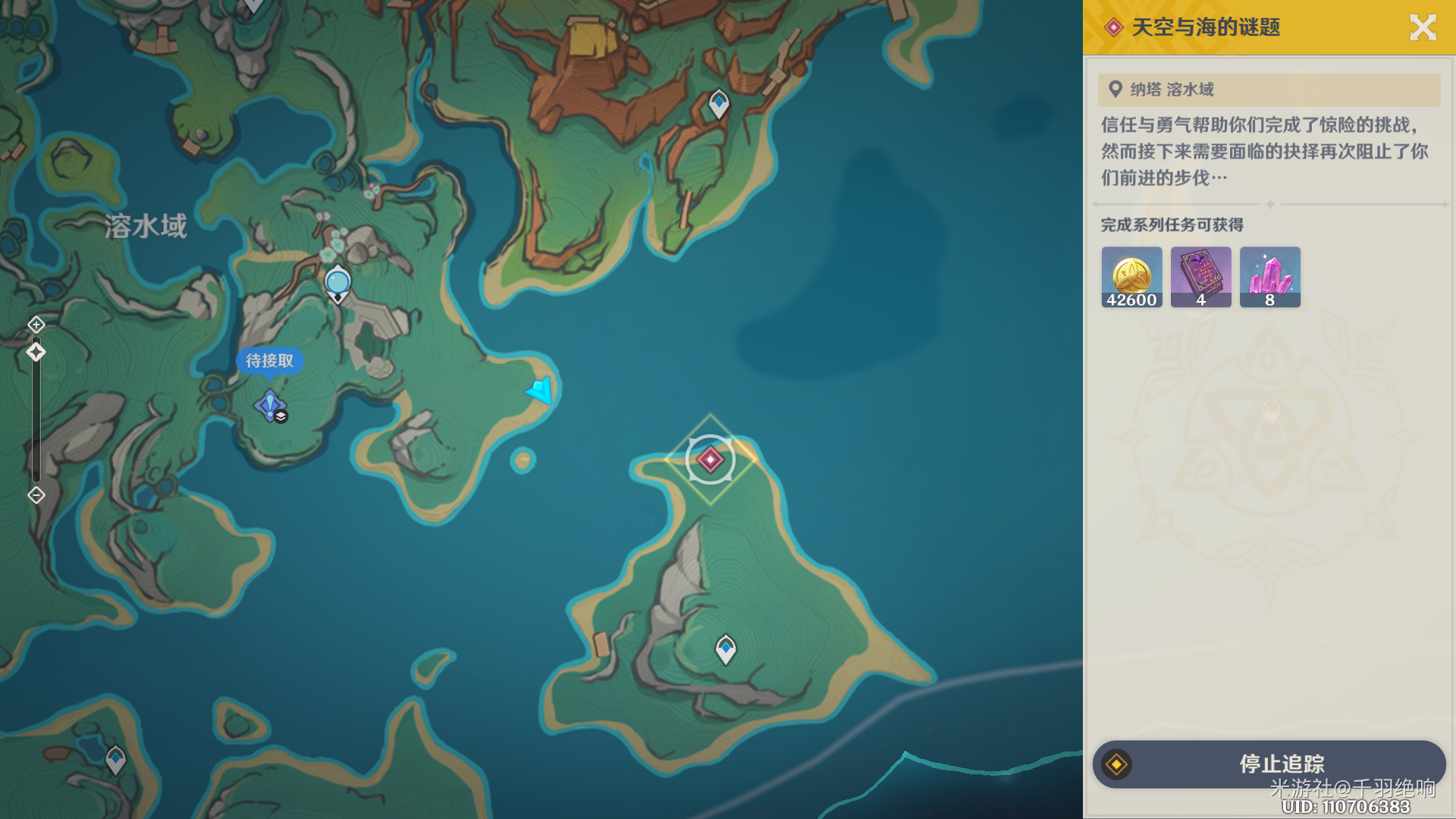Select the Mora reward icon 42600
The height and width of the screenshot is (819, 1456).
pos(1131,277)
